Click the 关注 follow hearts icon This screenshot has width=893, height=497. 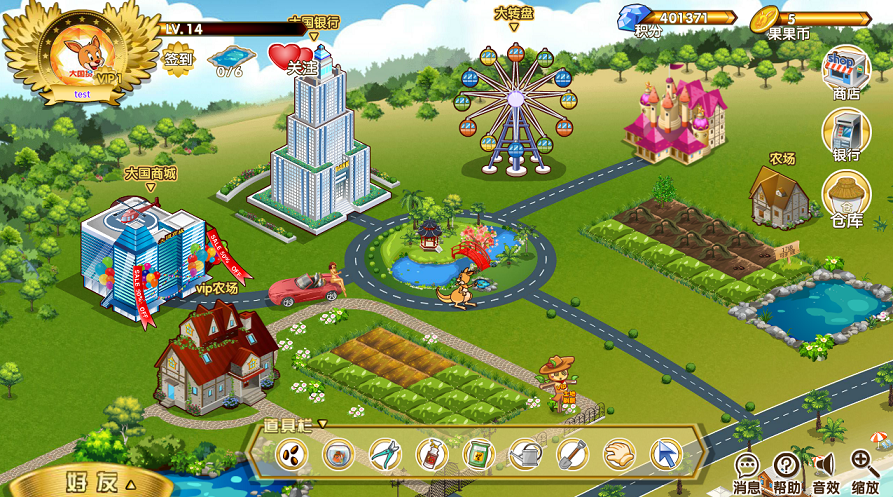(x=291, y=56)
